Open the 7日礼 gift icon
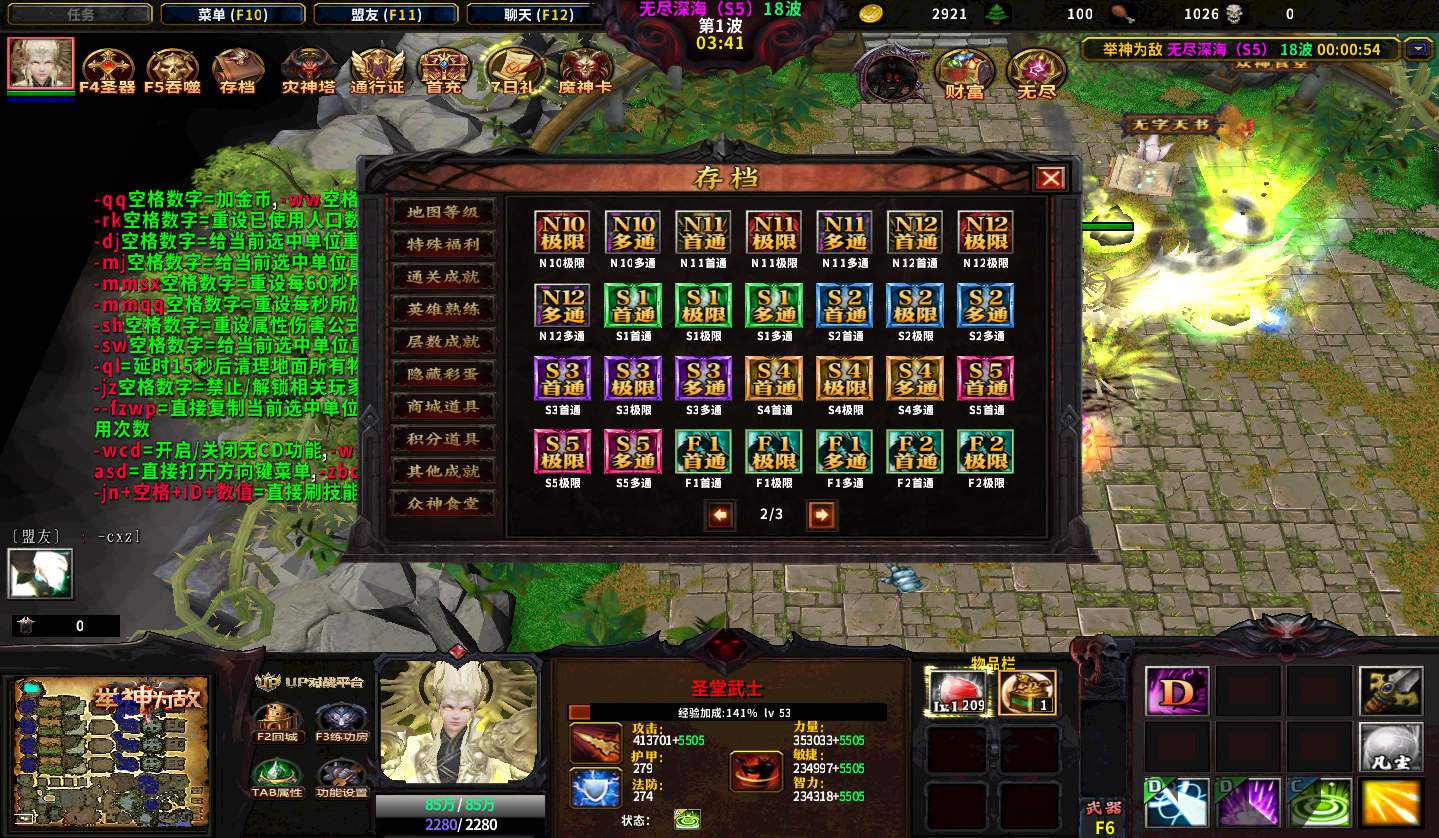 point(515,68)
